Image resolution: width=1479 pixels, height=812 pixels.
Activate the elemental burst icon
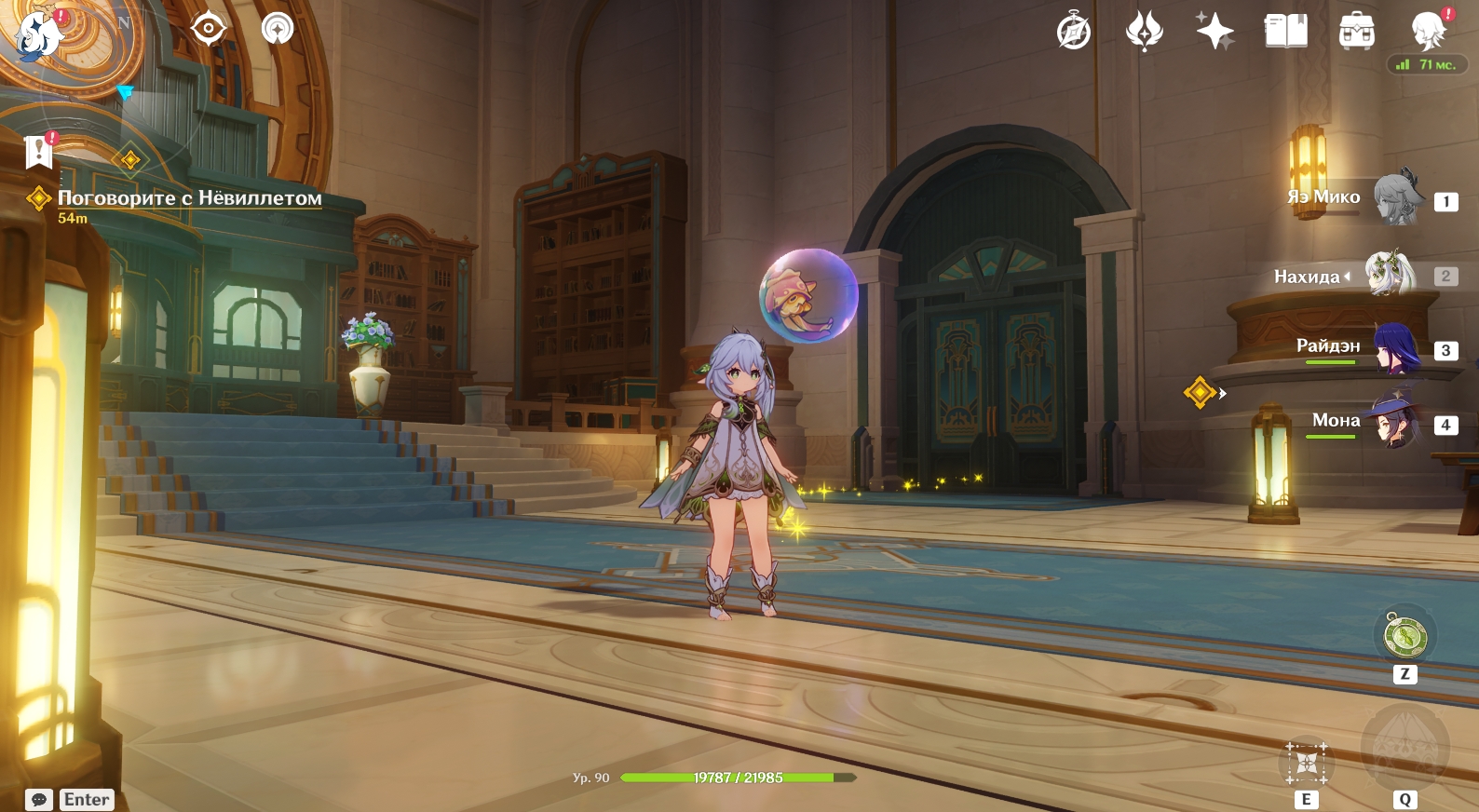pyautogui.click(x=1404, y=748)
